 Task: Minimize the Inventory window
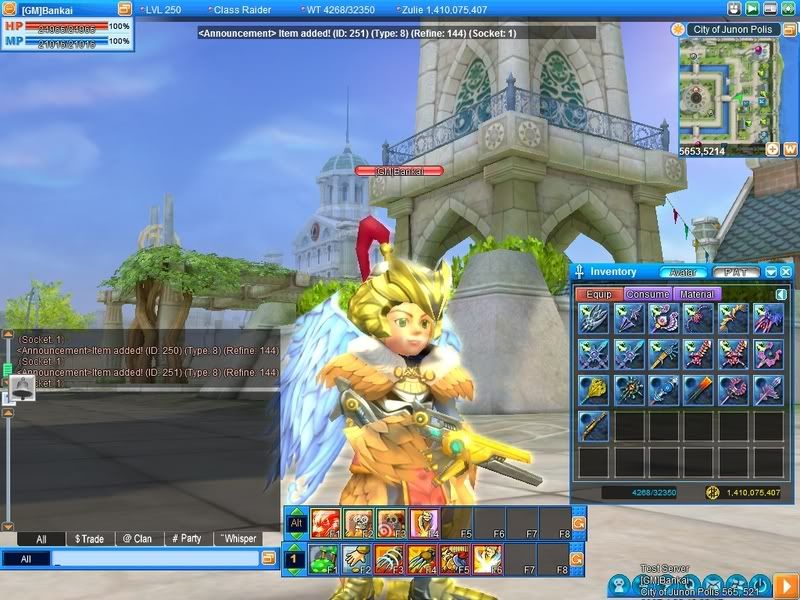point(771,272)
